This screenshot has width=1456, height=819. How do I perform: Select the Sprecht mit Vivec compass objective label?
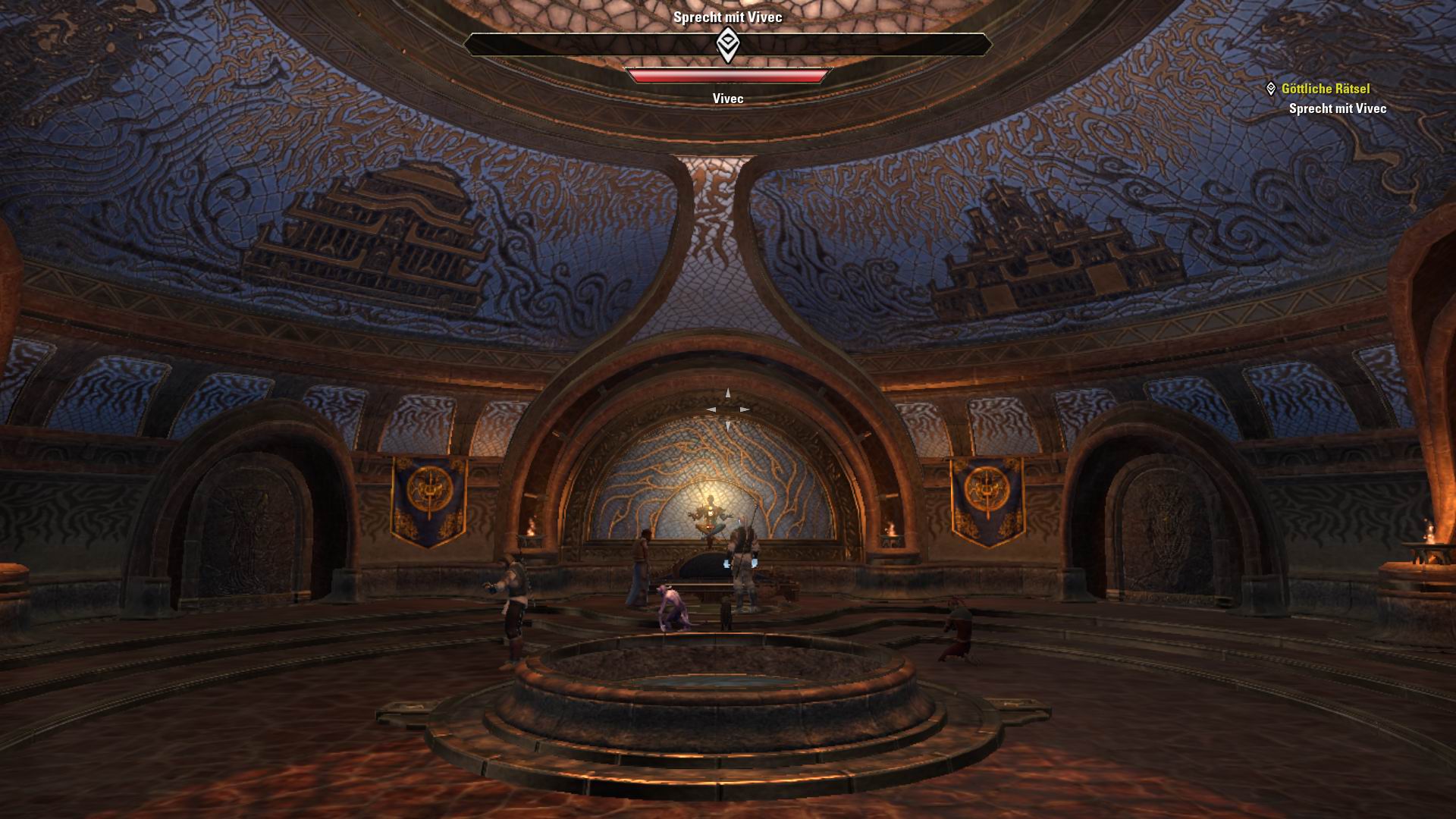point(727,16)
